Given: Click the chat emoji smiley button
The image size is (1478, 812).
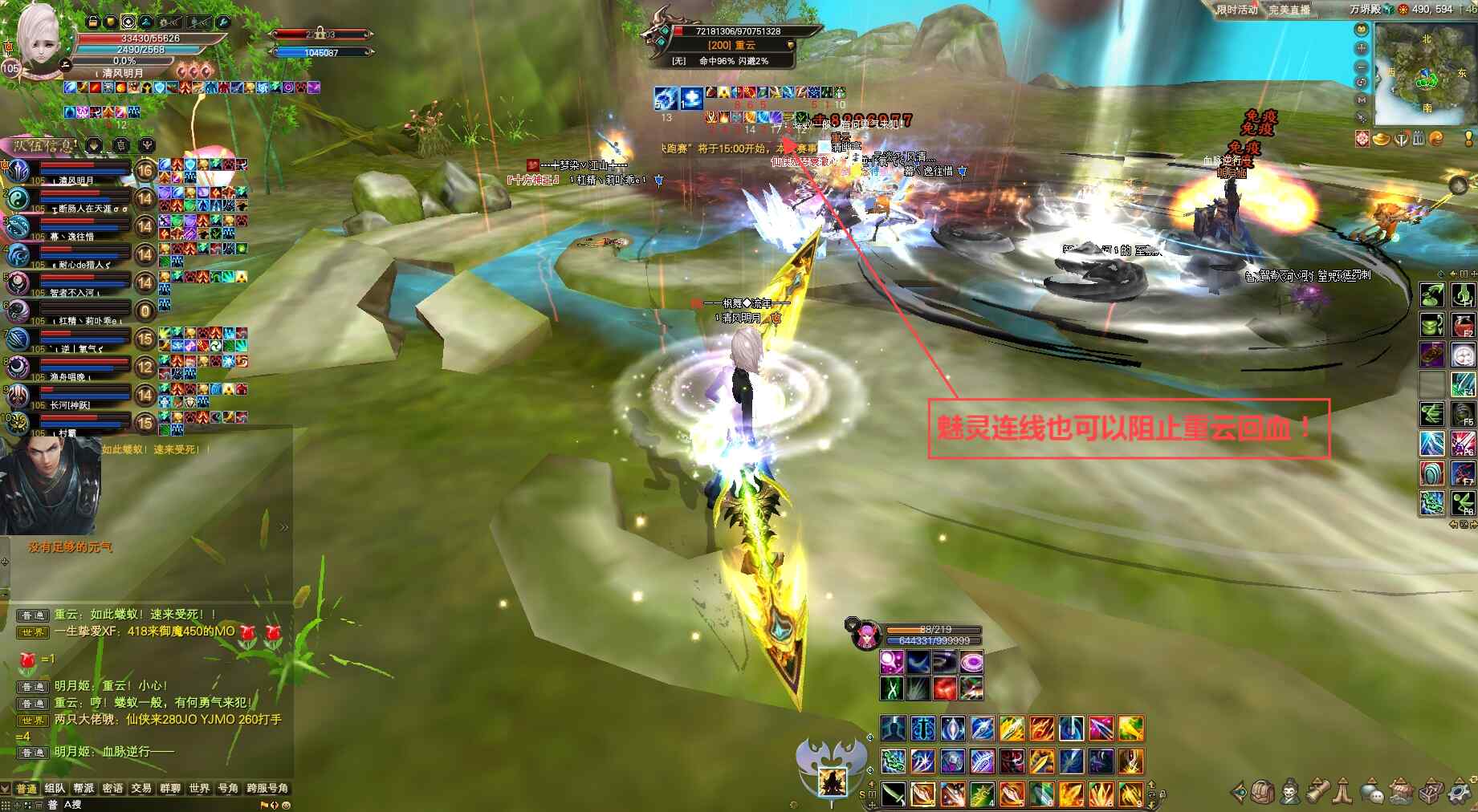Looking at the screenshot, I should coord(286,805).
